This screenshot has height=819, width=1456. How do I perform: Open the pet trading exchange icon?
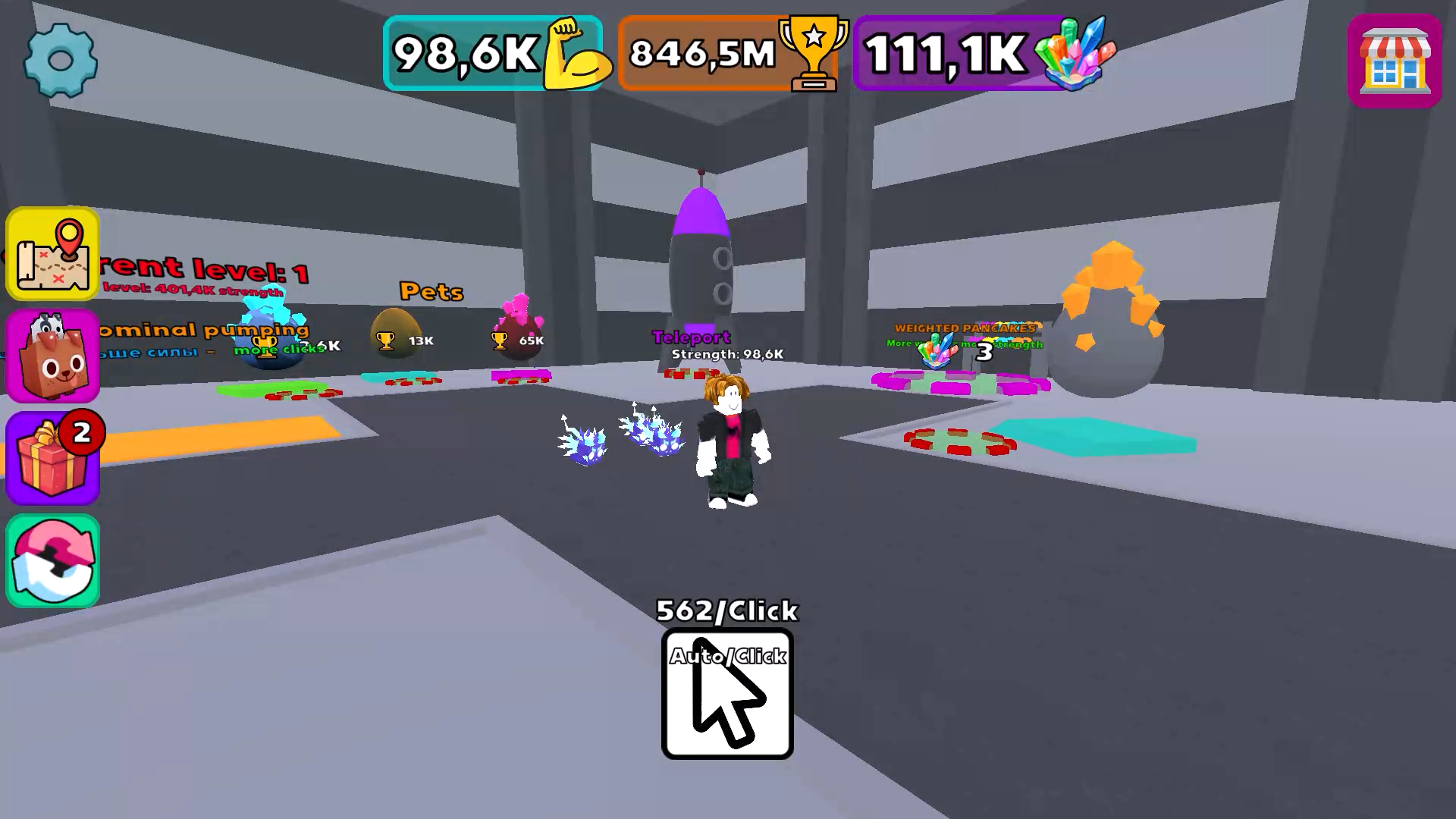click(x=52, y=560)
